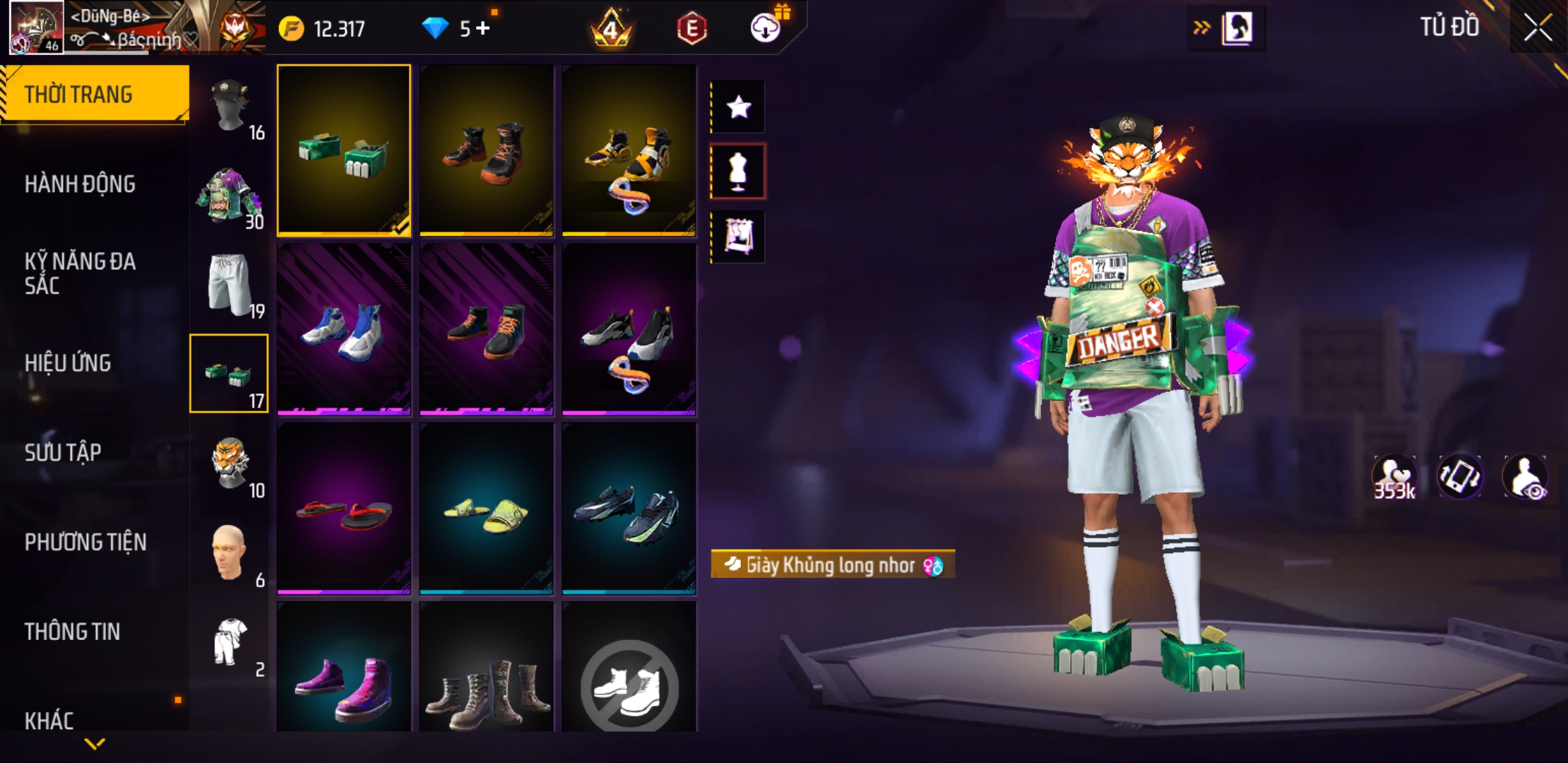Viewport: 1568px width, 763px height.
Task: Equip the red flip-flops
Action: [x=344, y=509]
